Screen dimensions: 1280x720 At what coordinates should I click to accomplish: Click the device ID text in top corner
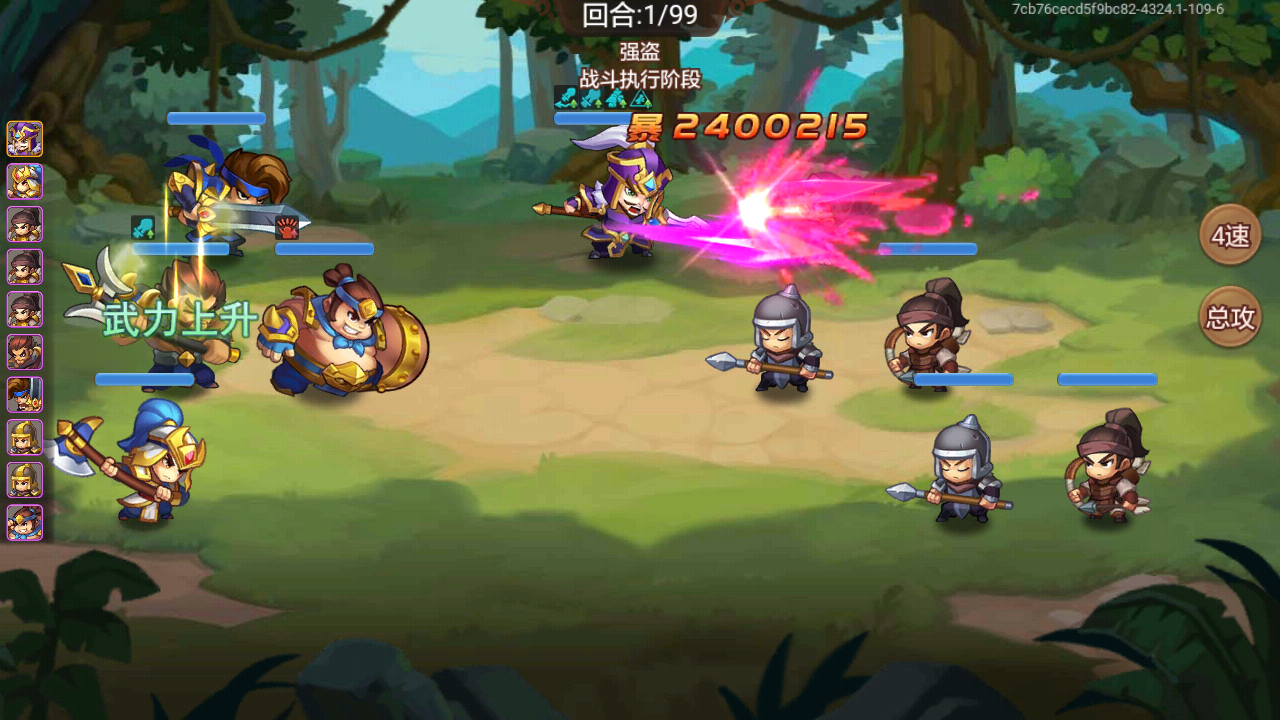pos(1116,10)
